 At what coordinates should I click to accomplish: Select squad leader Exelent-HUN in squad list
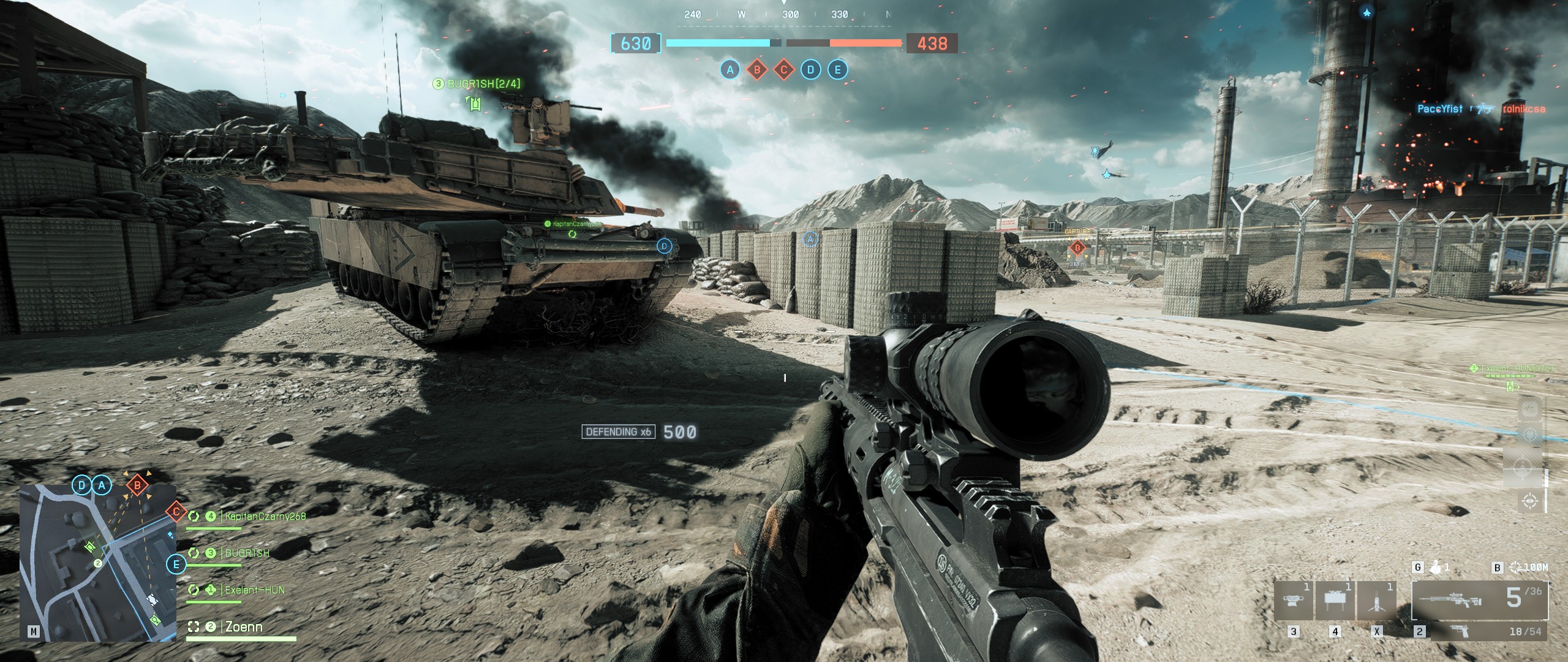click(x=254, y=590)
